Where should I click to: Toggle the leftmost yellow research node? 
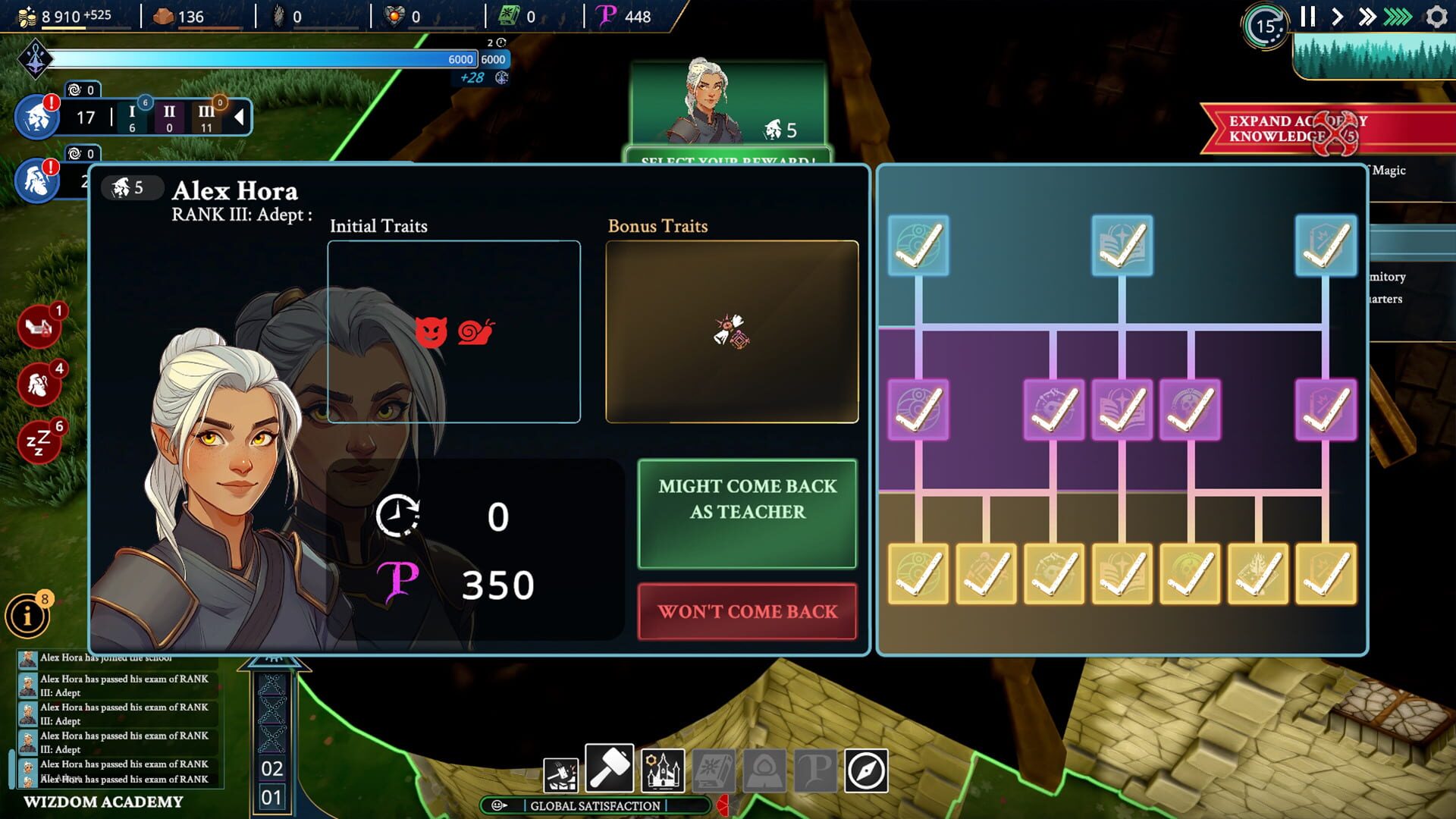(917, 574)
